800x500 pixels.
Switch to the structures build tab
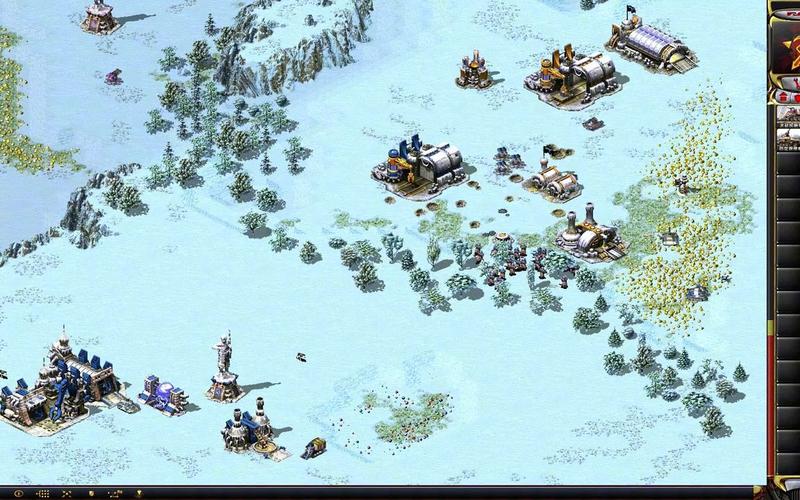click(x=783, y=97)
